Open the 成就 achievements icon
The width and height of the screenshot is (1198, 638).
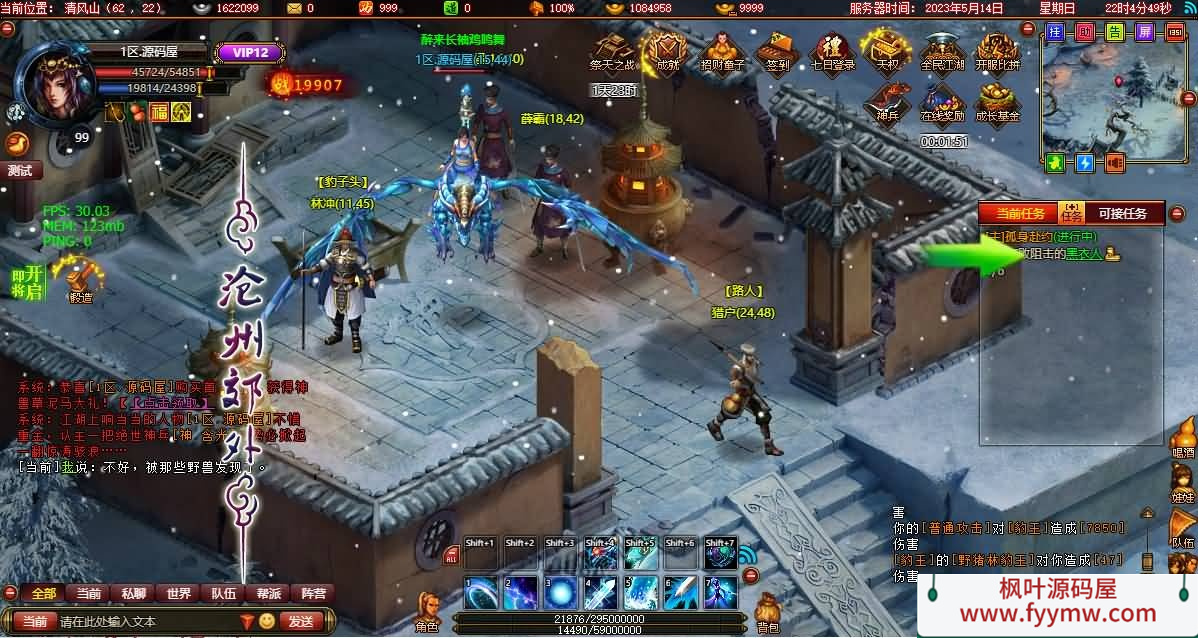pyautogui.click(x=667, y=51)
